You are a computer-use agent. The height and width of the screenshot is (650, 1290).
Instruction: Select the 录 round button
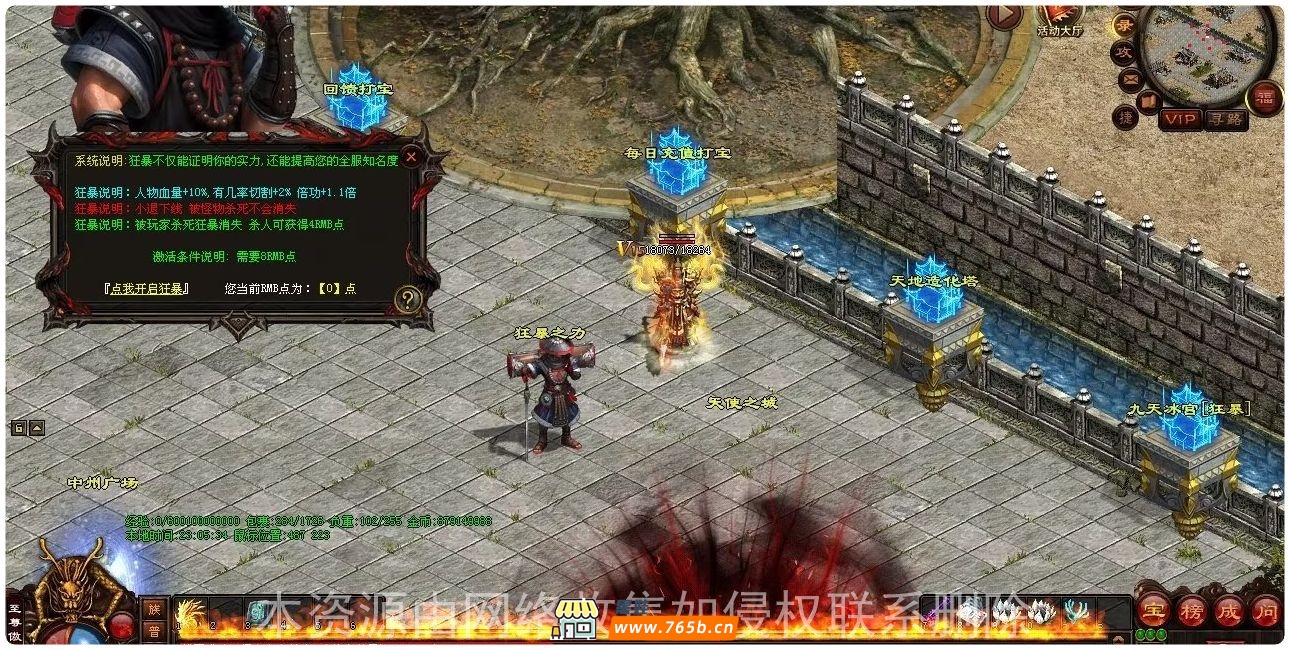point(1125,25)
